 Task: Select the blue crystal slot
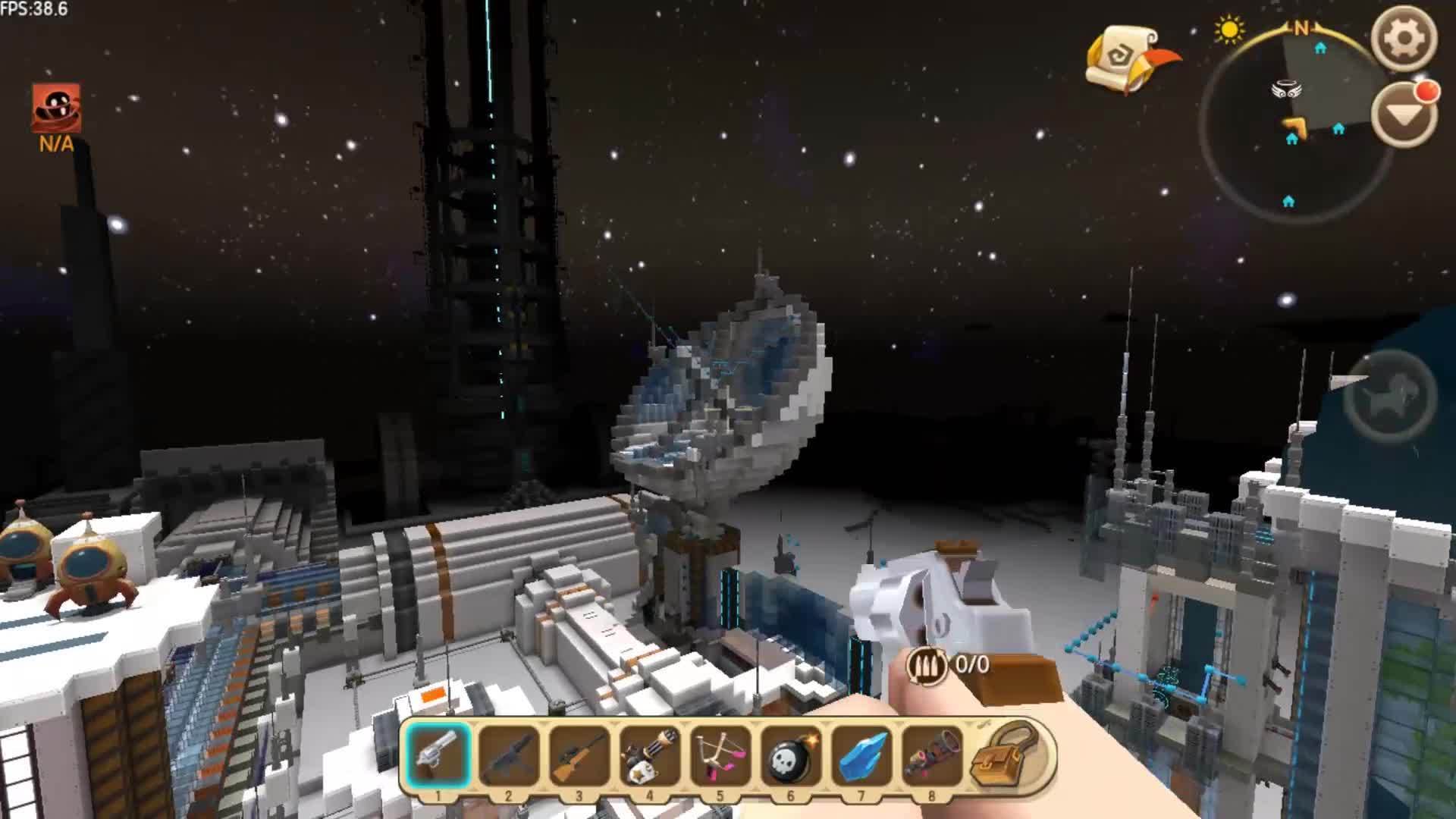(x=861, y=755)
